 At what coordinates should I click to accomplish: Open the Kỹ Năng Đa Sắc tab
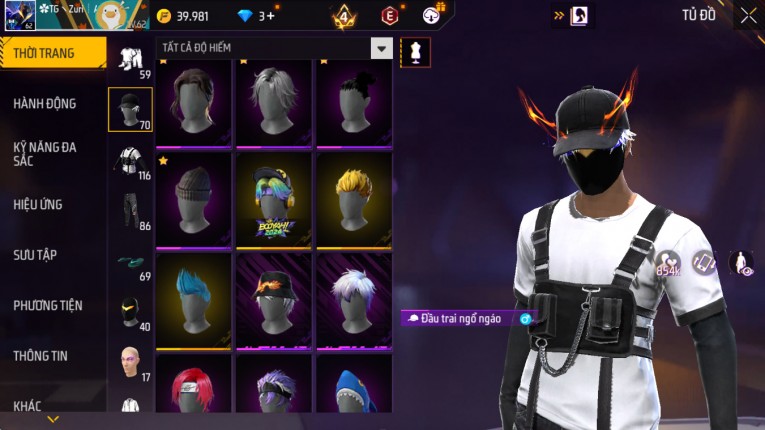[45, 153]
